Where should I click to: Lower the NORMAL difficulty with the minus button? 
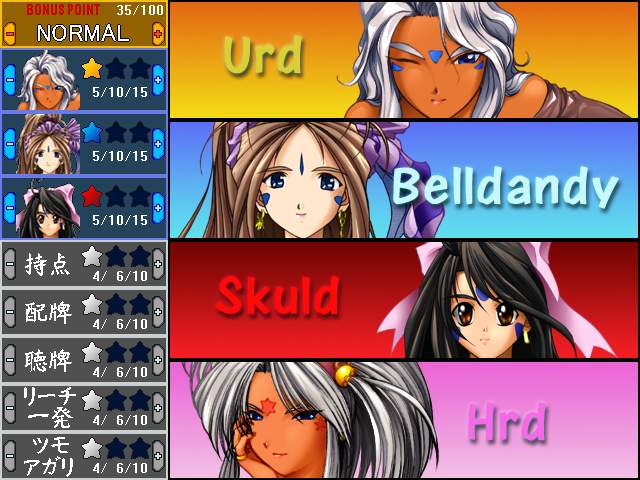[9, 33]
